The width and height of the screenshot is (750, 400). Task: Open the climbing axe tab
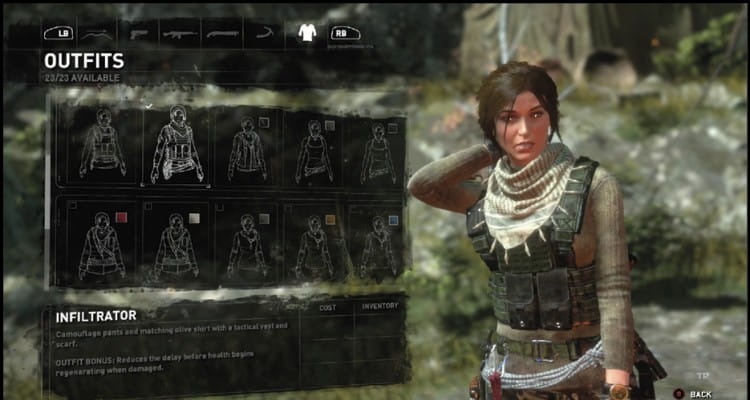[264, 33]
